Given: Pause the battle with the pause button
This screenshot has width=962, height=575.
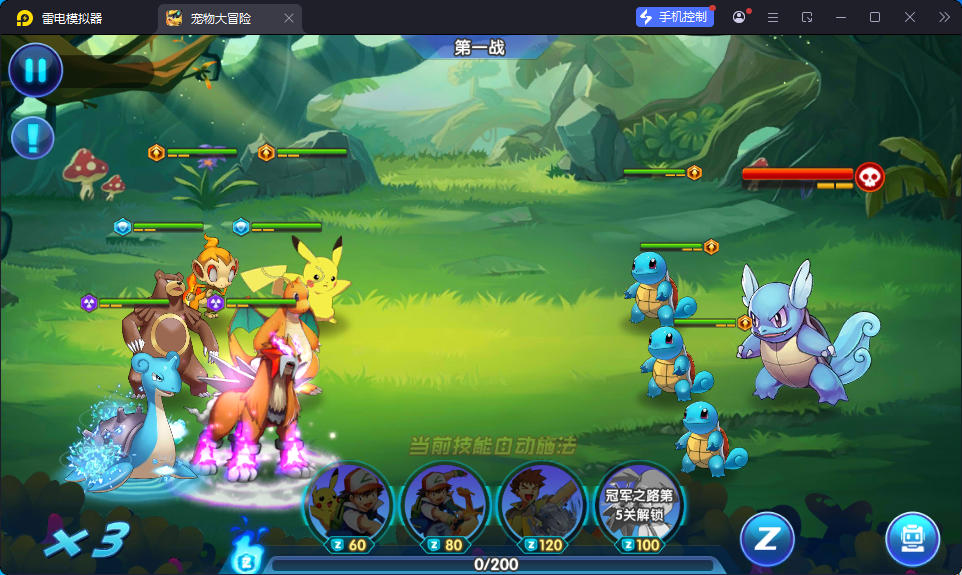Looking at the screenshot, I should click(x=36, y=71).
